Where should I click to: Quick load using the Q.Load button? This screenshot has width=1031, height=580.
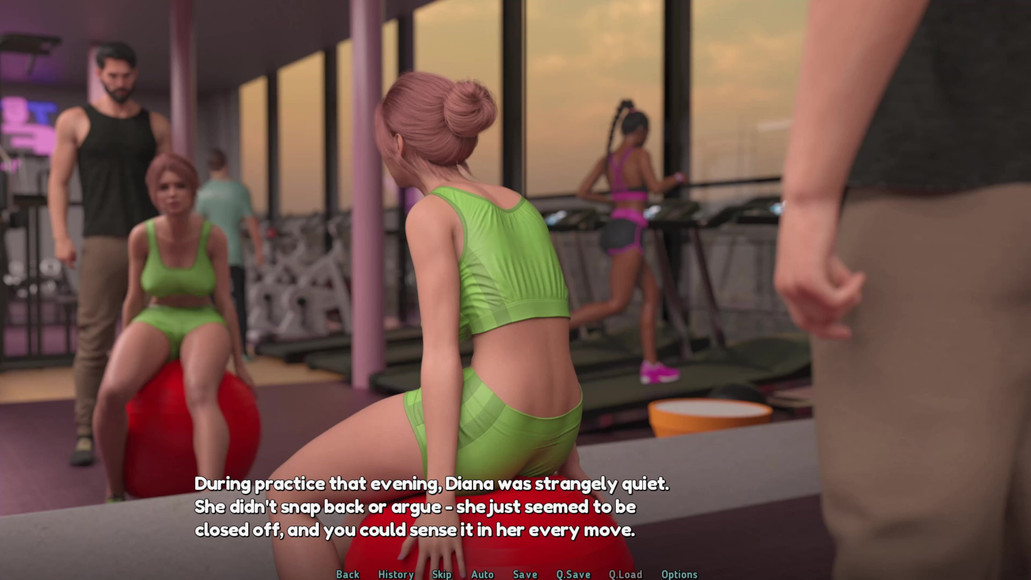626,574
